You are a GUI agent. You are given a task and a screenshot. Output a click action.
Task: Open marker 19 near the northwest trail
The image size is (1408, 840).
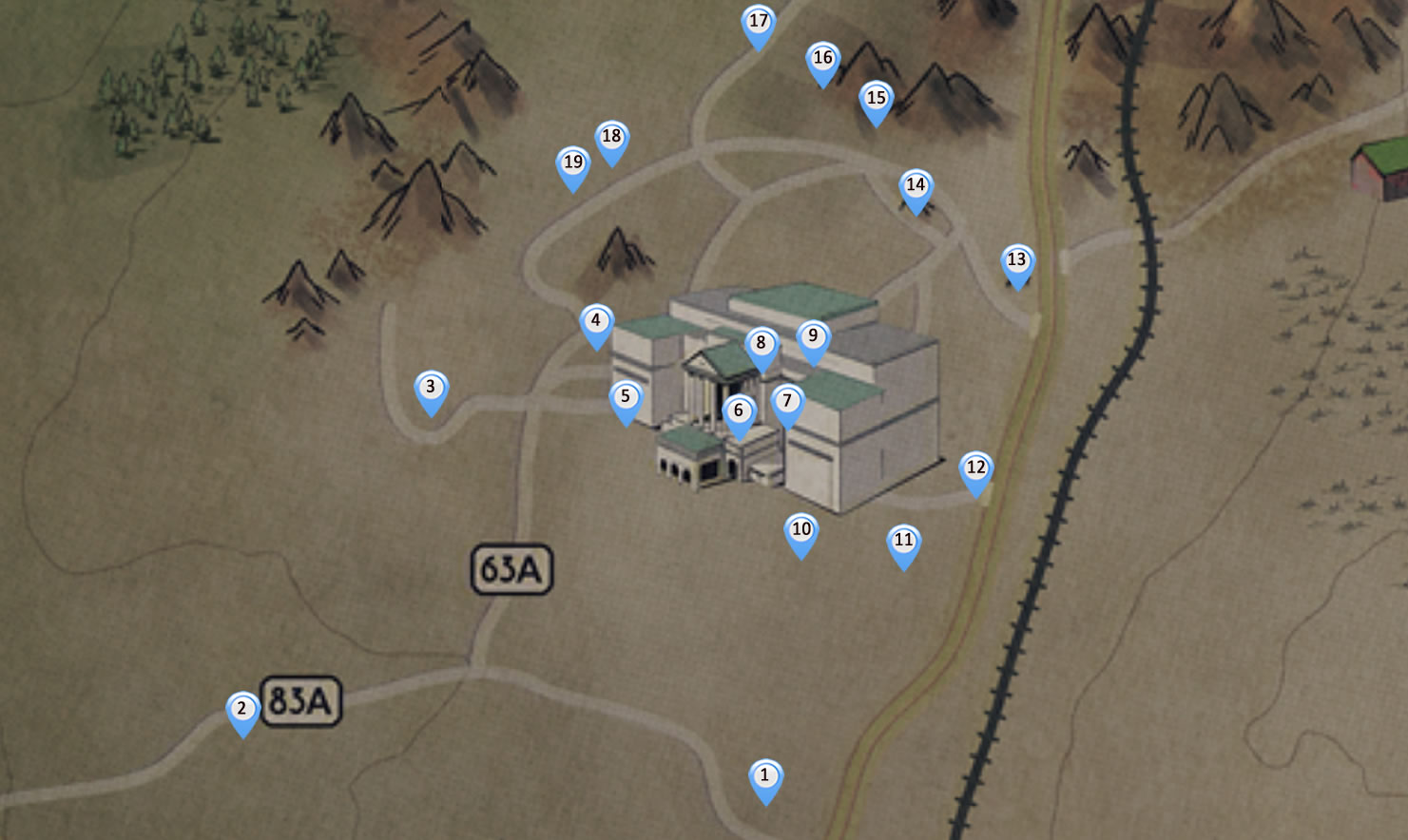572,163
